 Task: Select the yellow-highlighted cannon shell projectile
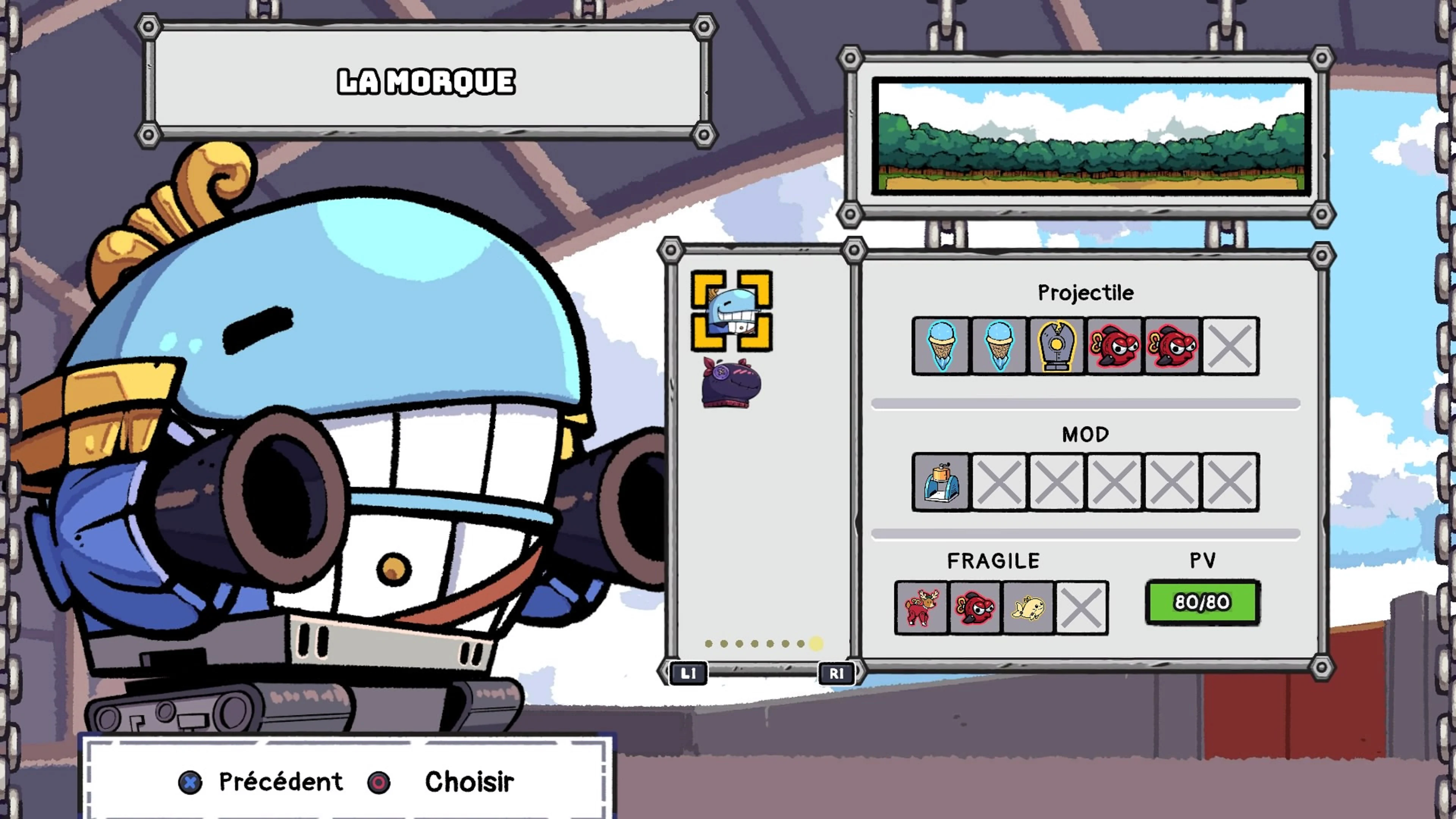pyautogui.click(x=1056, y=346)
